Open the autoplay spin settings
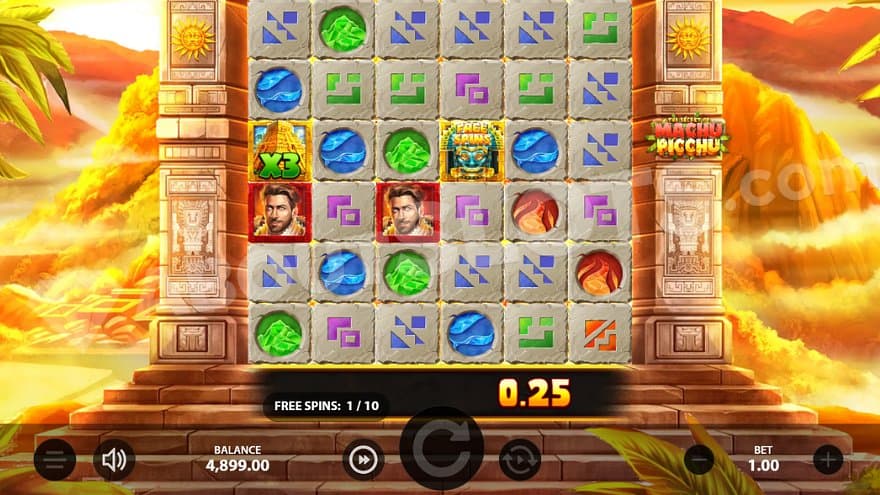The image size is (880, 495). [x=520, y=460]
